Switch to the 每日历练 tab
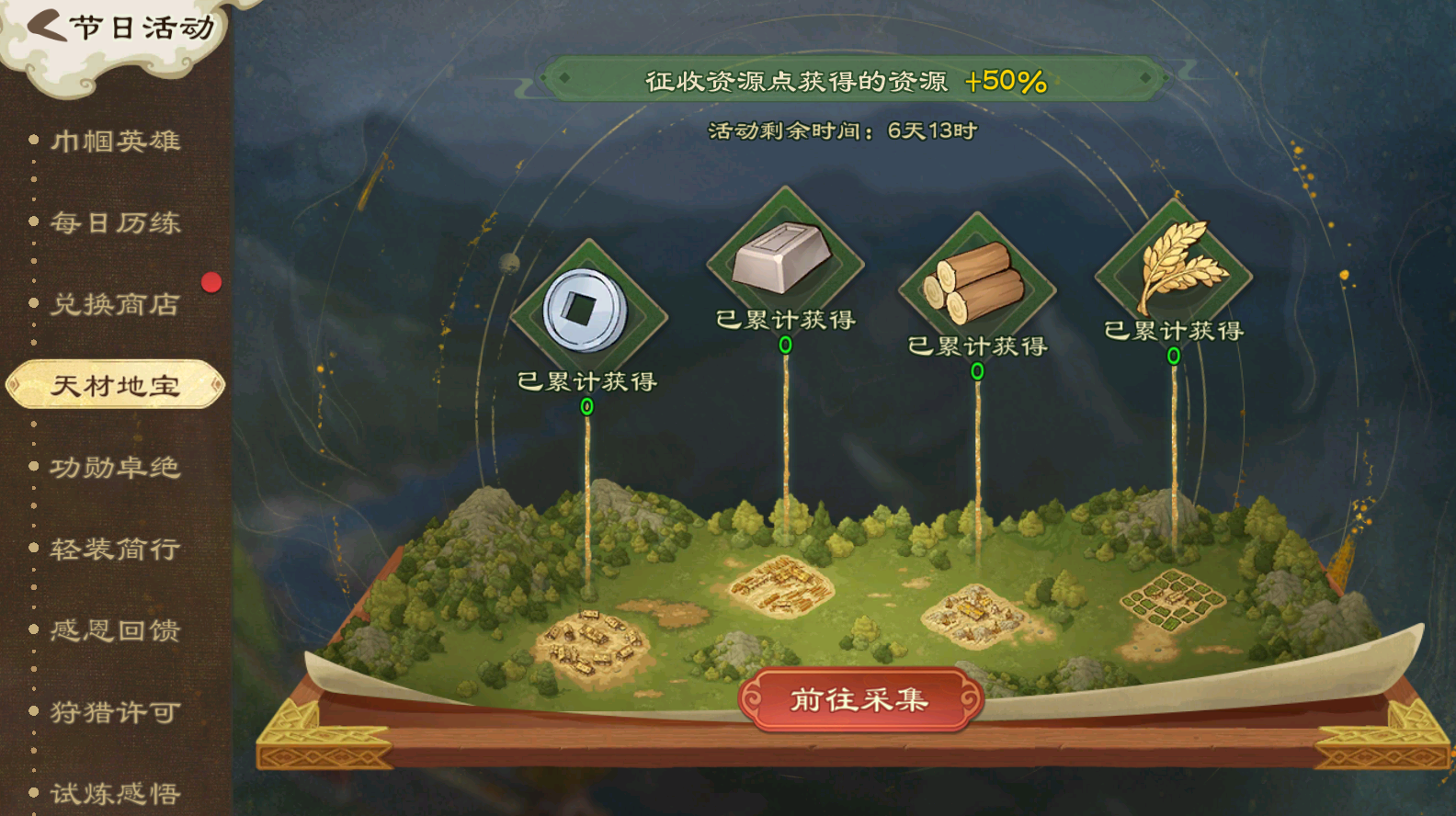Viewport: 1456px width, 816px height. [115, 222]
